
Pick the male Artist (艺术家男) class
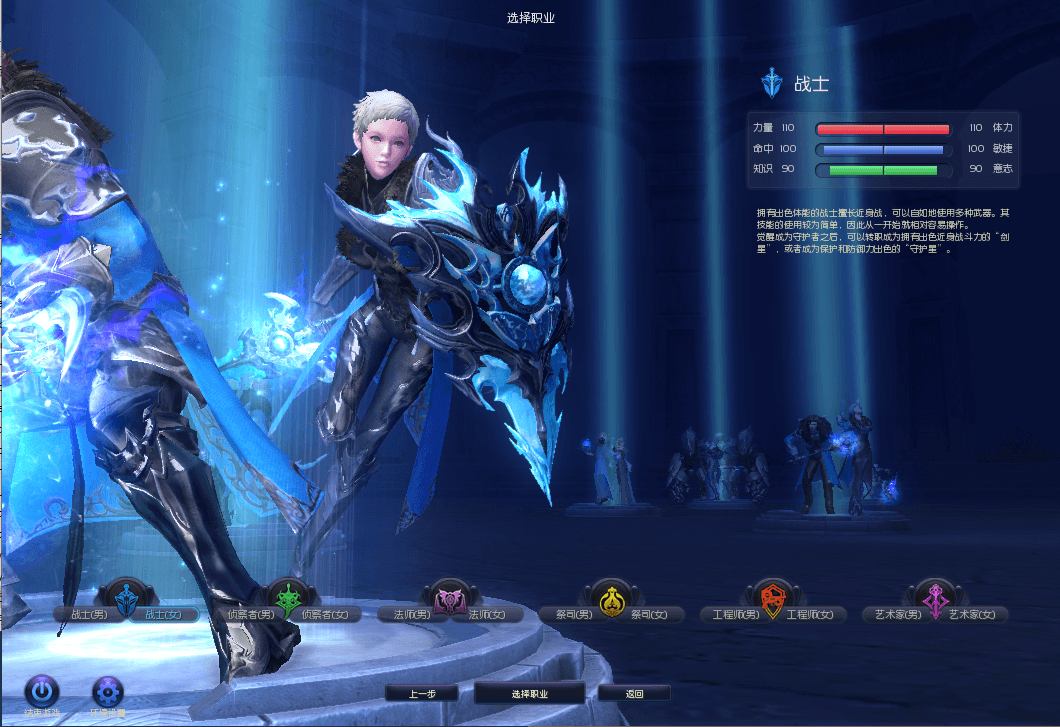895,614
